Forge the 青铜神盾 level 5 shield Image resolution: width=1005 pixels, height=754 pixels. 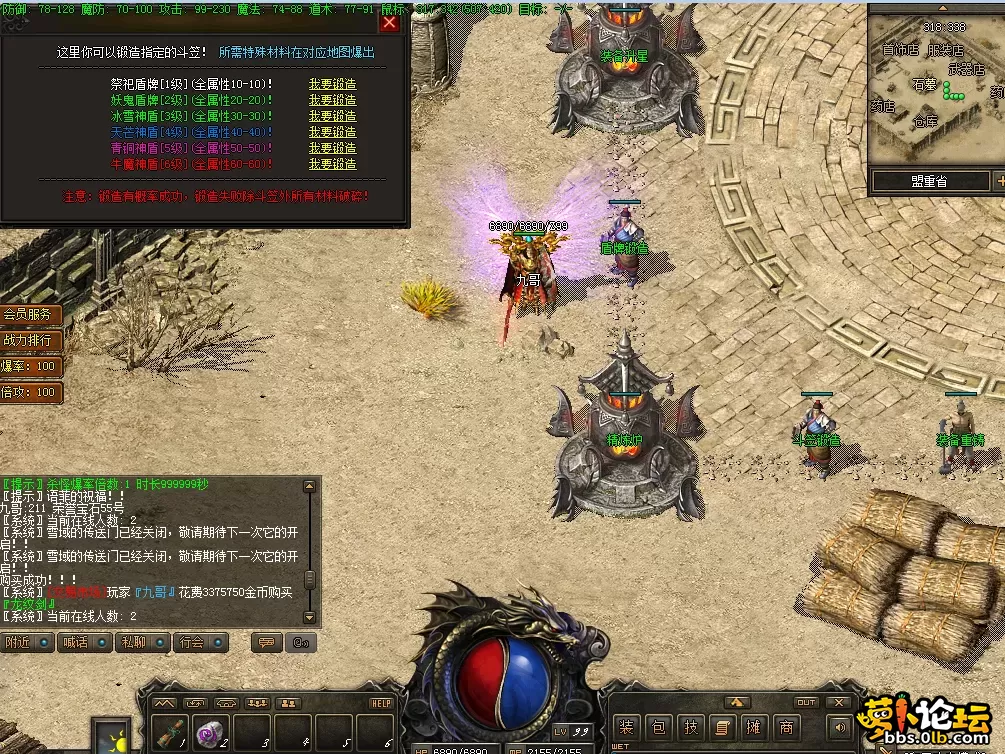332,148
